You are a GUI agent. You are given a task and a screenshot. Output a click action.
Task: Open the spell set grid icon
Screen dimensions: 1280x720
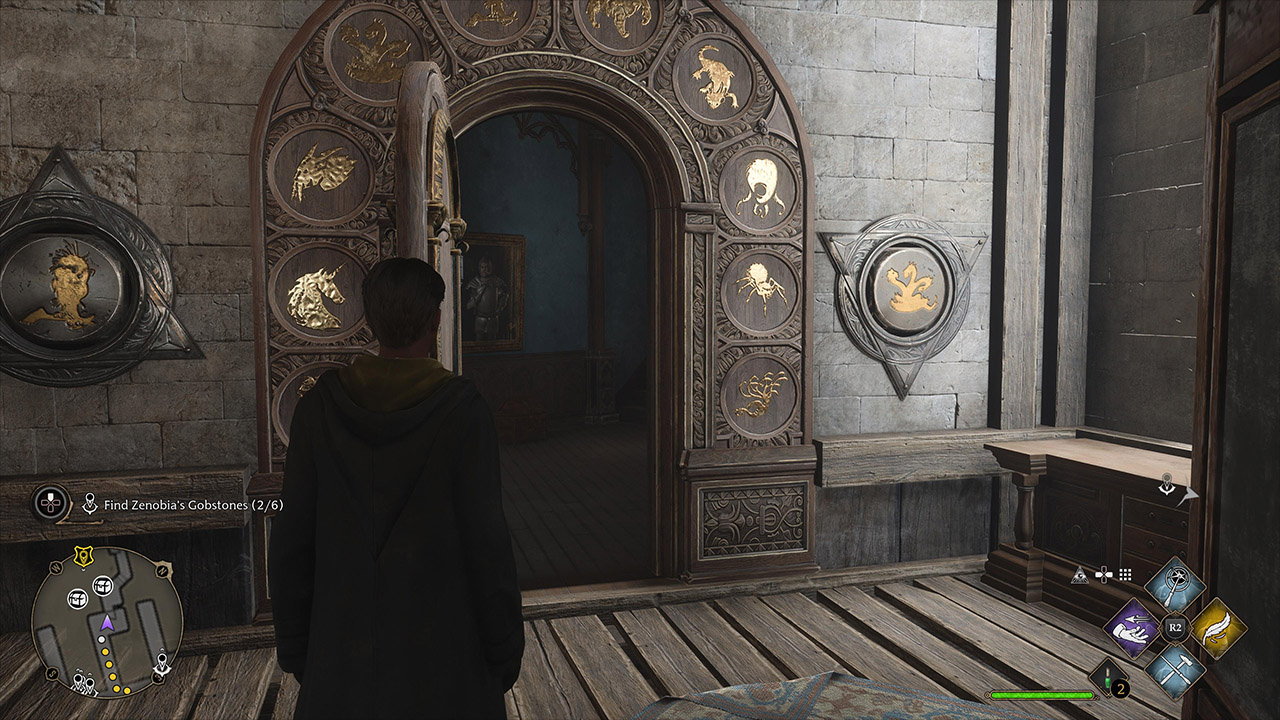click(1125, 574)
